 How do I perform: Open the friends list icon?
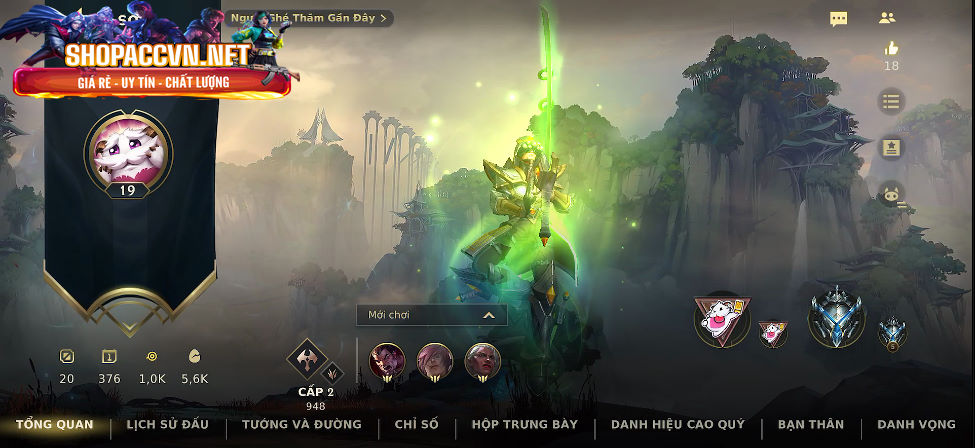[887, 18]
